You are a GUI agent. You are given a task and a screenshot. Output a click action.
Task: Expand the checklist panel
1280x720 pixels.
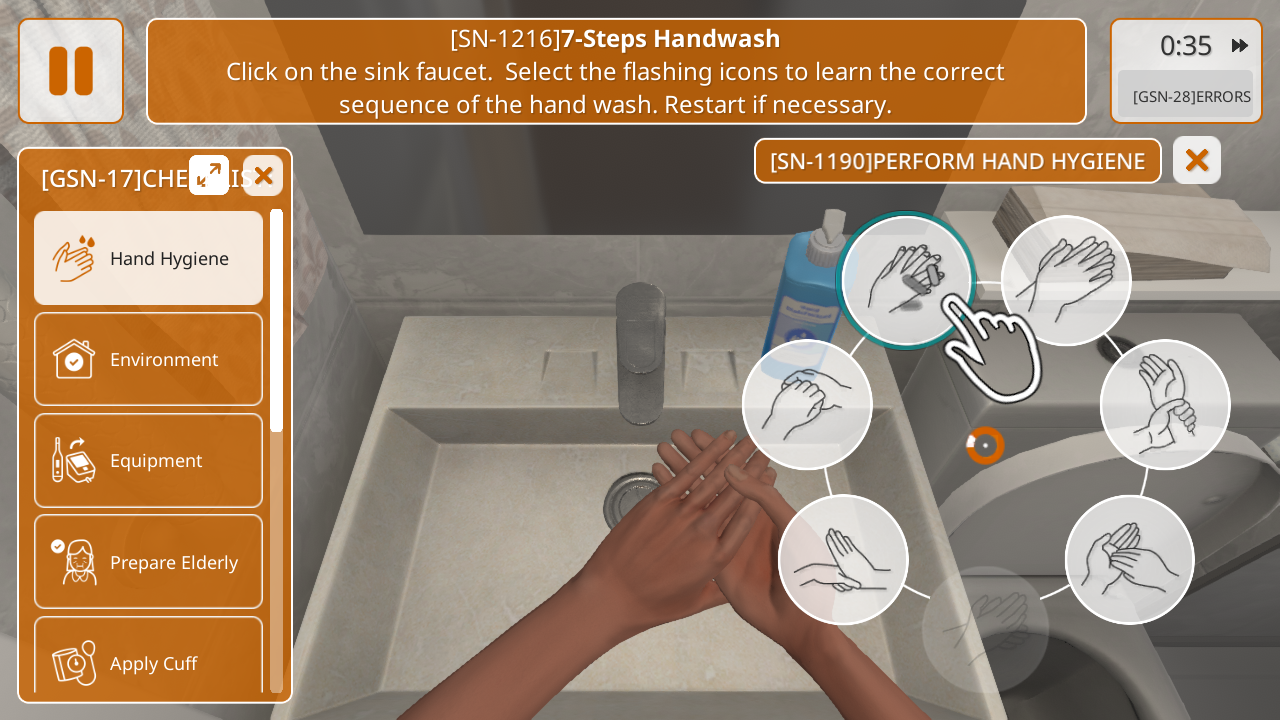coord(209,175)
